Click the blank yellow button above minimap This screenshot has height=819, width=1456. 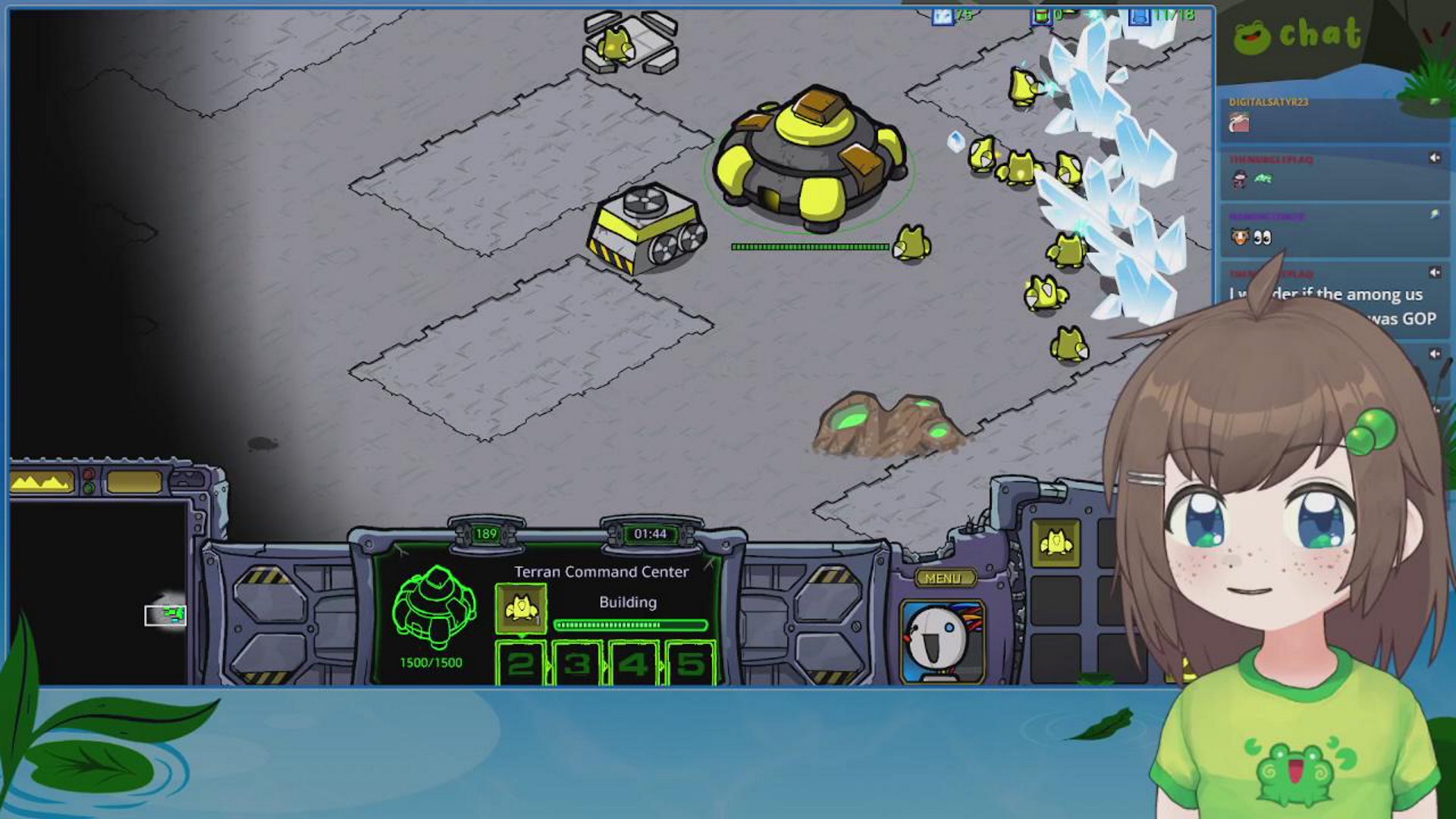tap(134, 482)
